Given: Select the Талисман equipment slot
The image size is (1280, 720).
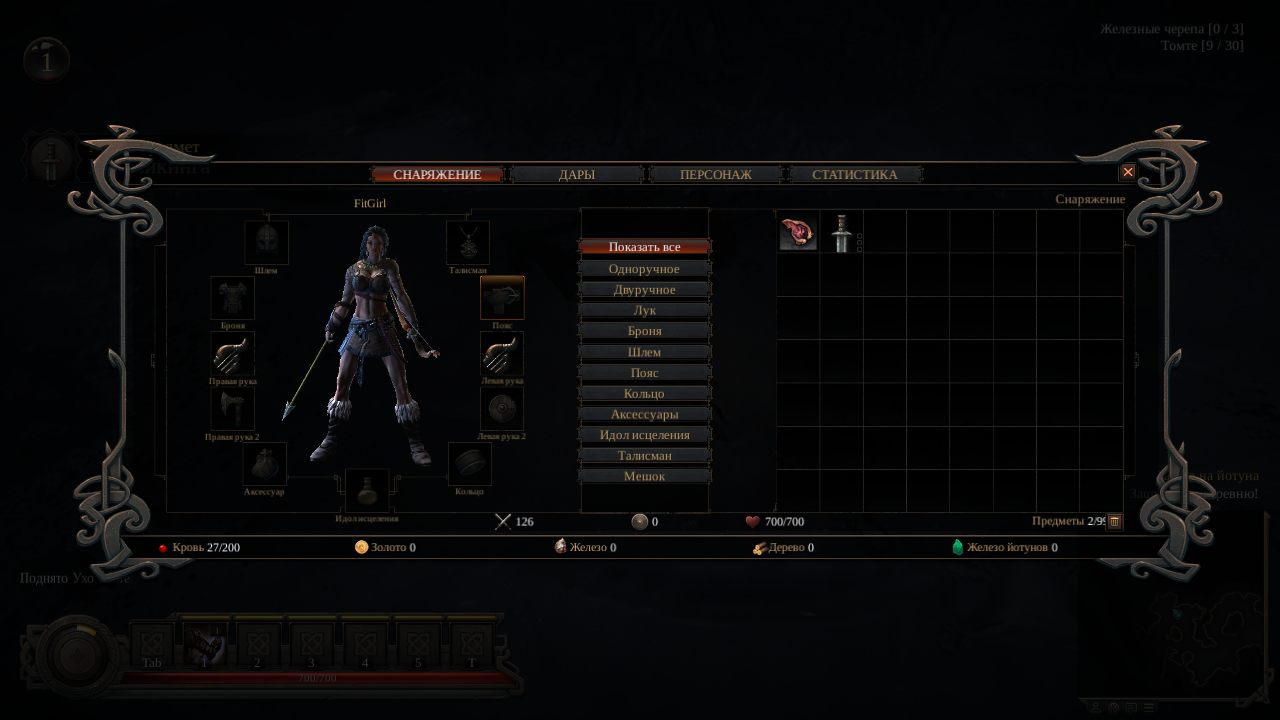Looking at the screenshot, I should pyautogui.click(x=468, y=243).
